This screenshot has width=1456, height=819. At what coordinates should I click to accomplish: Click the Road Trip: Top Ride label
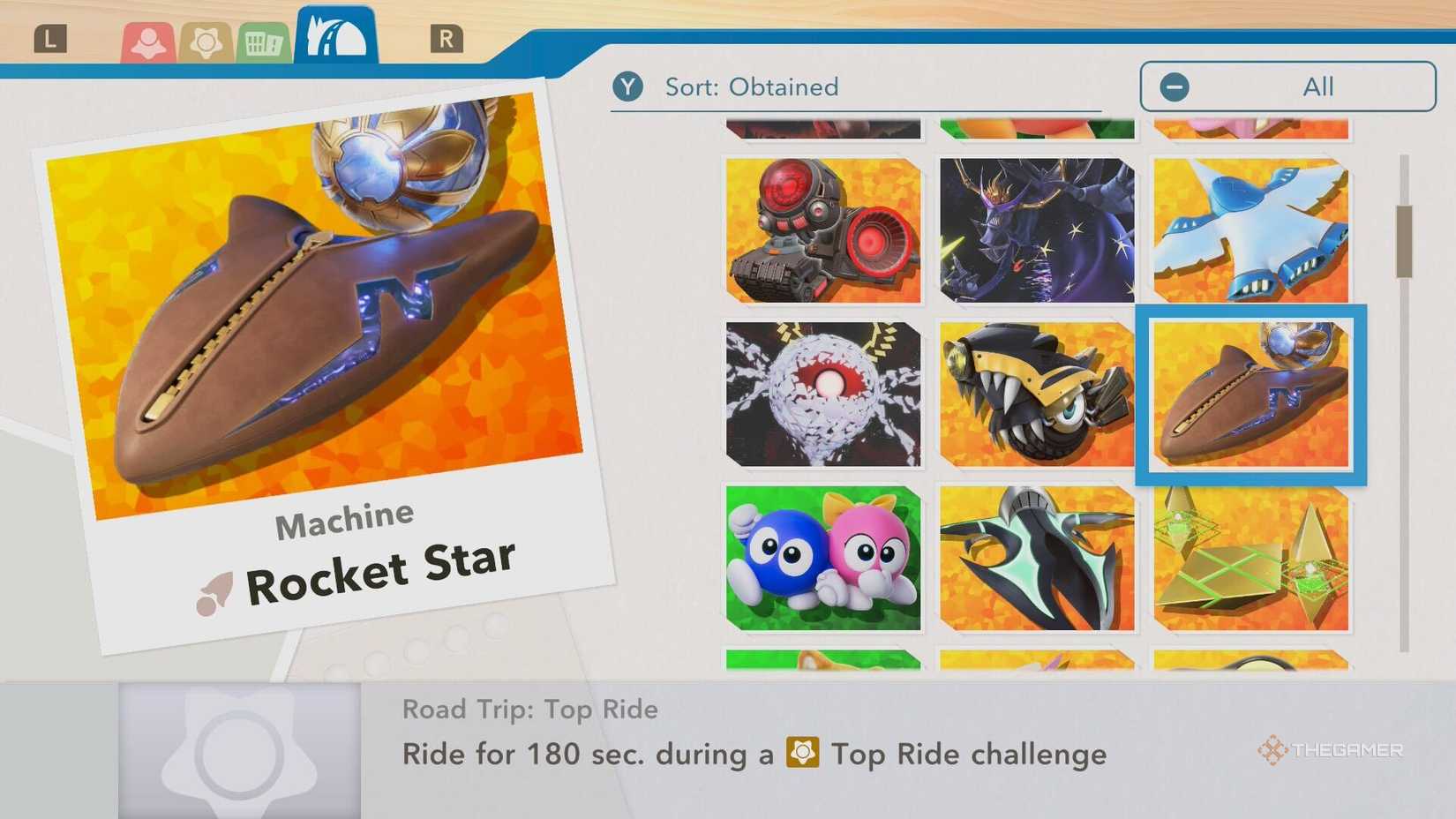(528, 709)
